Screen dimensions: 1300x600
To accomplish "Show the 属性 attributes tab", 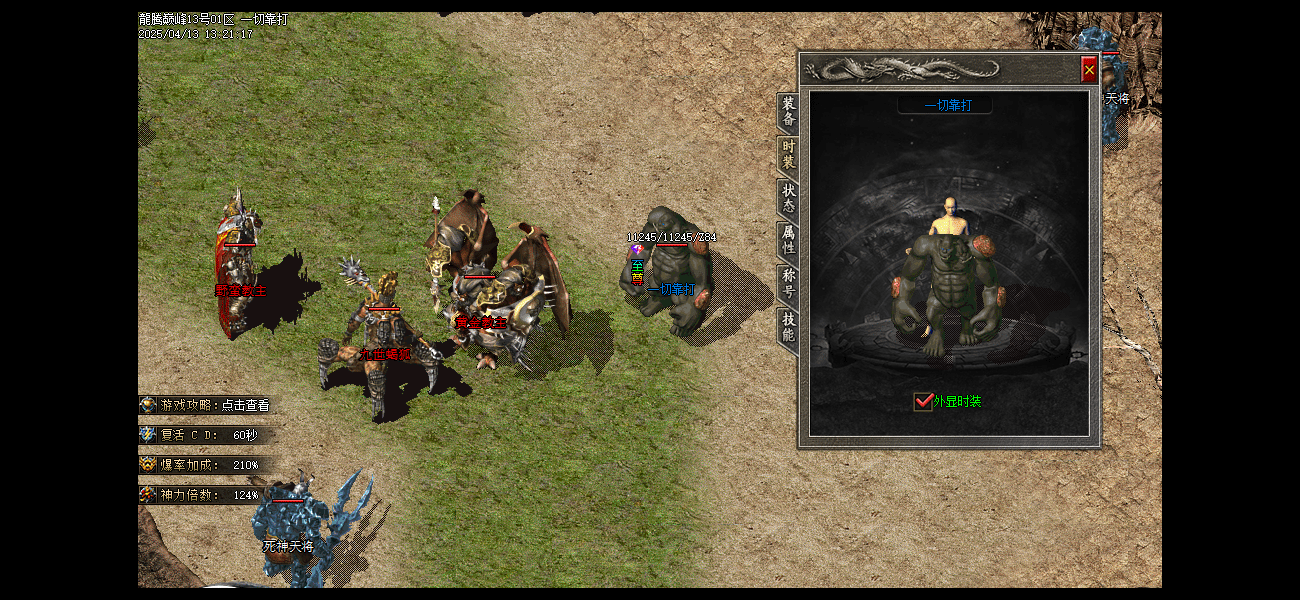I will (789, 240).
